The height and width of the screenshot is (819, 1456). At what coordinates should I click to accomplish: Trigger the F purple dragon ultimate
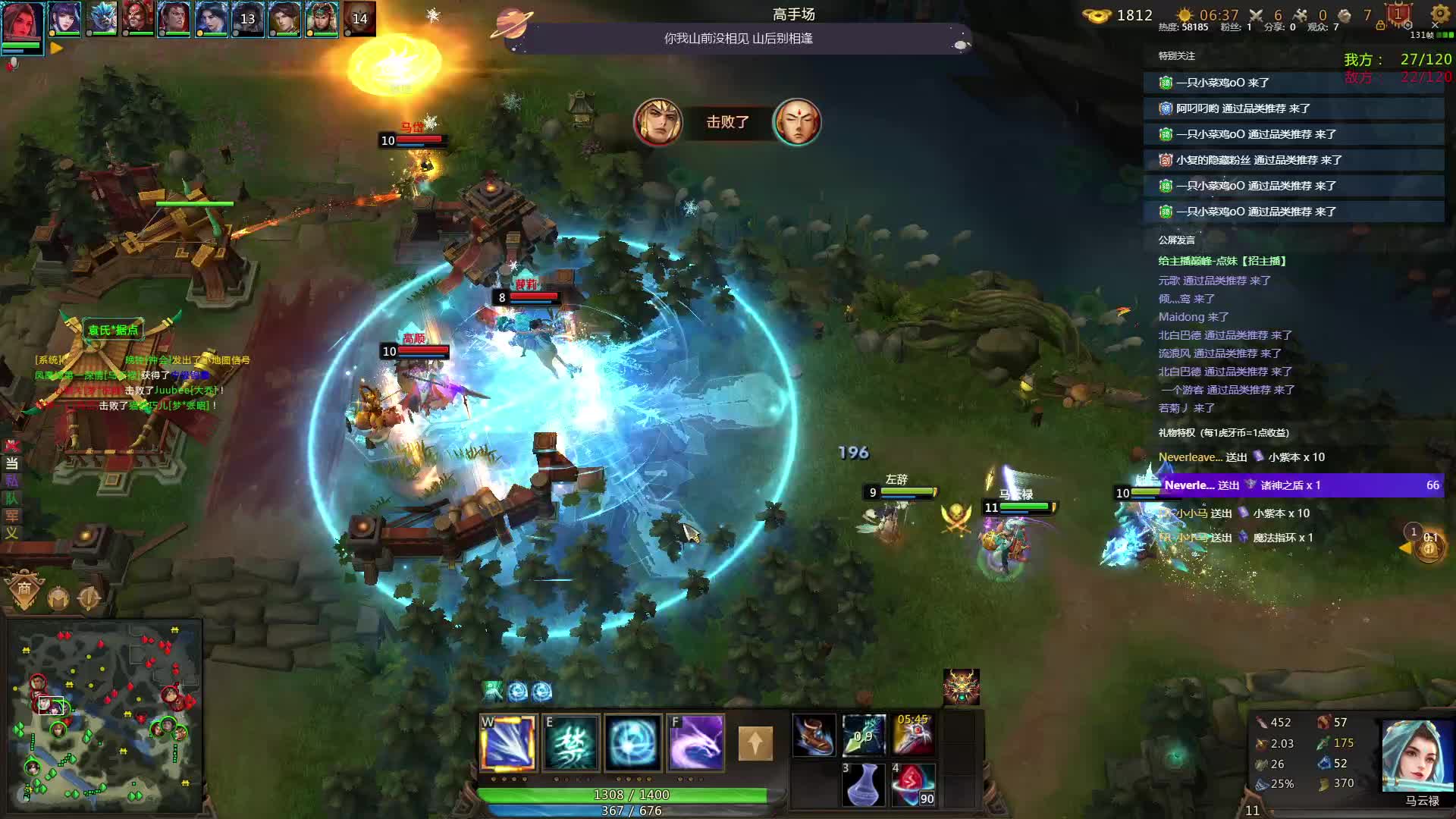point(696,742)
